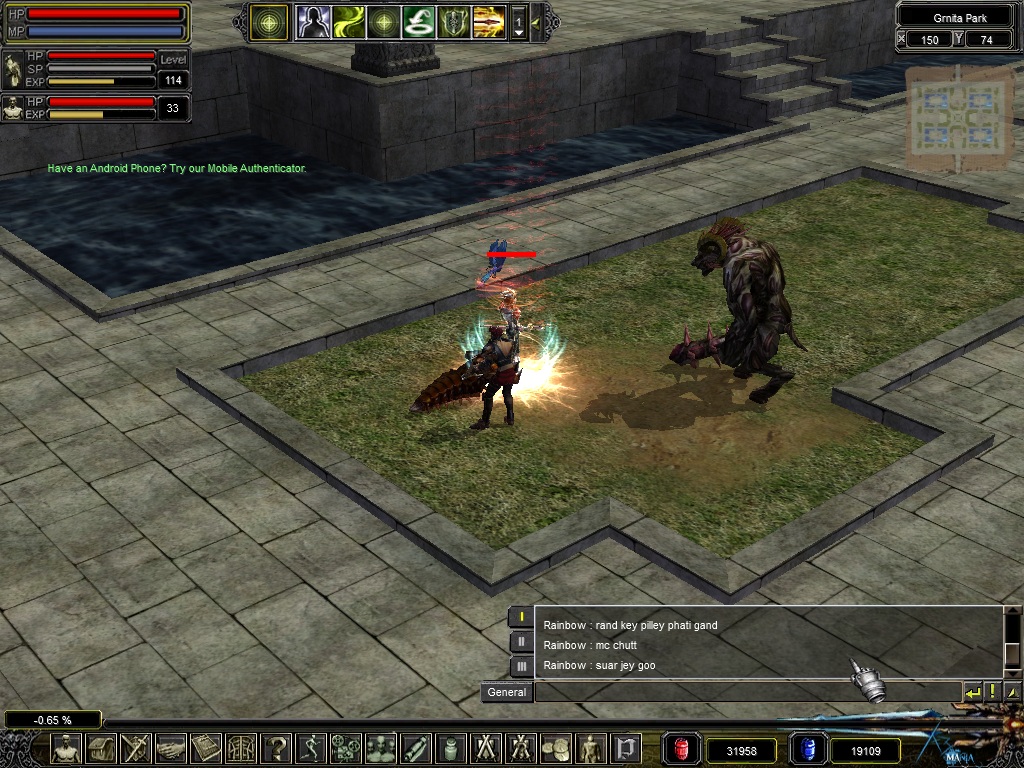1024x768 pixels.
Task: Send the chat message with the enter button
Action: pos(972,692)
